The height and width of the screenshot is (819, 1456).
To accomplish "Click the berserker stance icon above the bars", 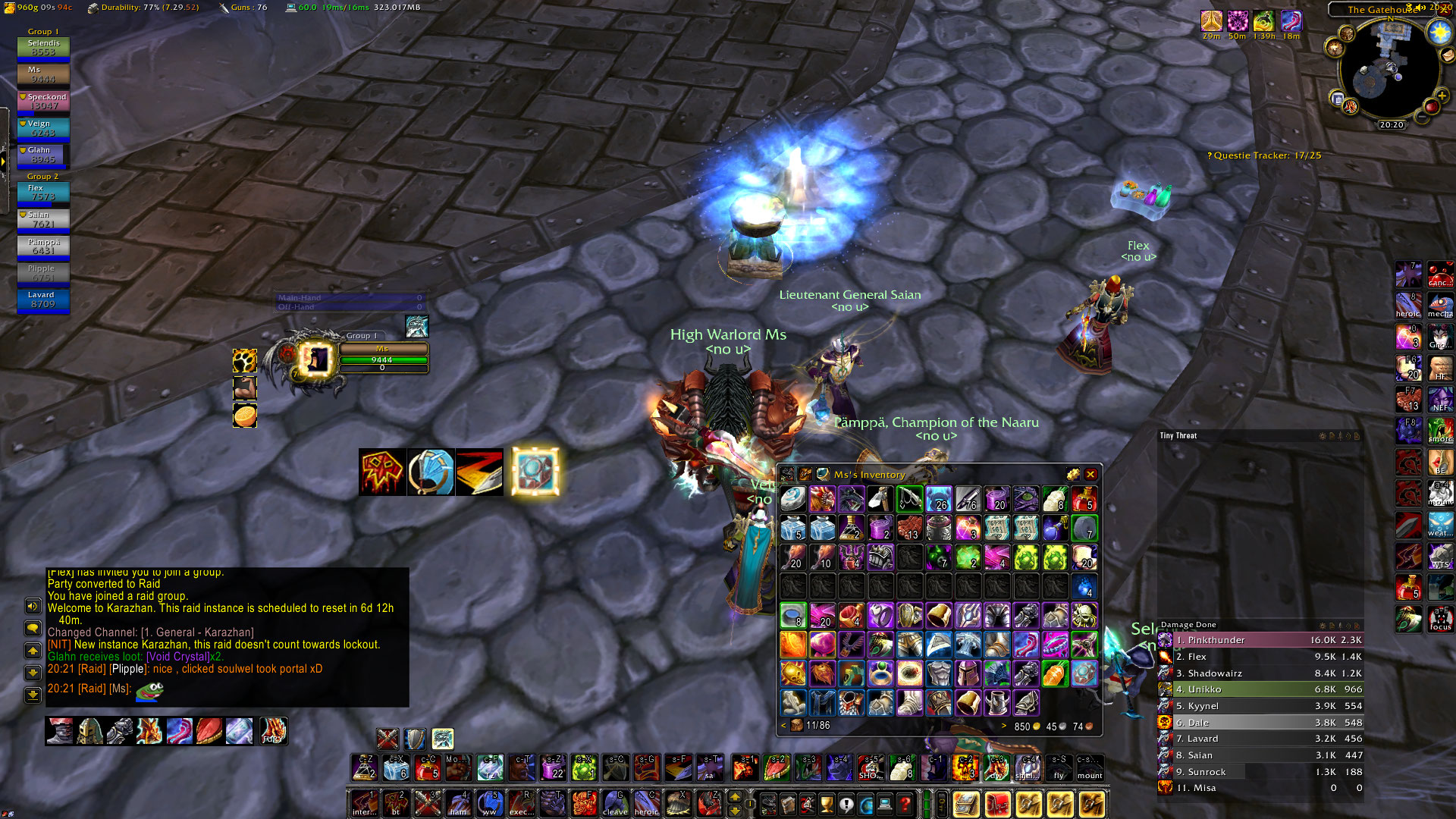I will point(443,738).
